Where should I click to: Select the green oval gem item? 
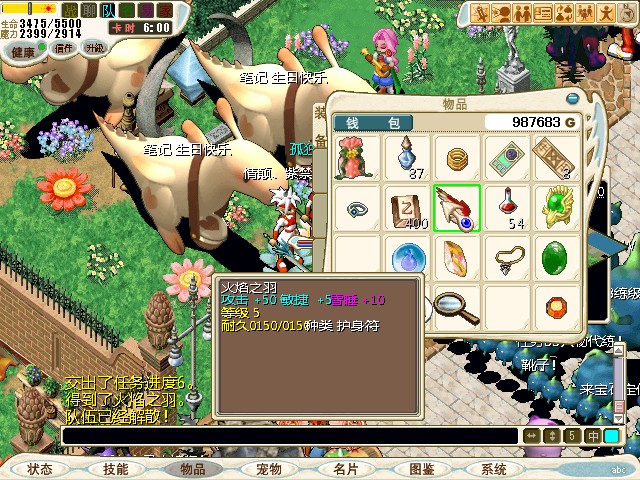556,258
